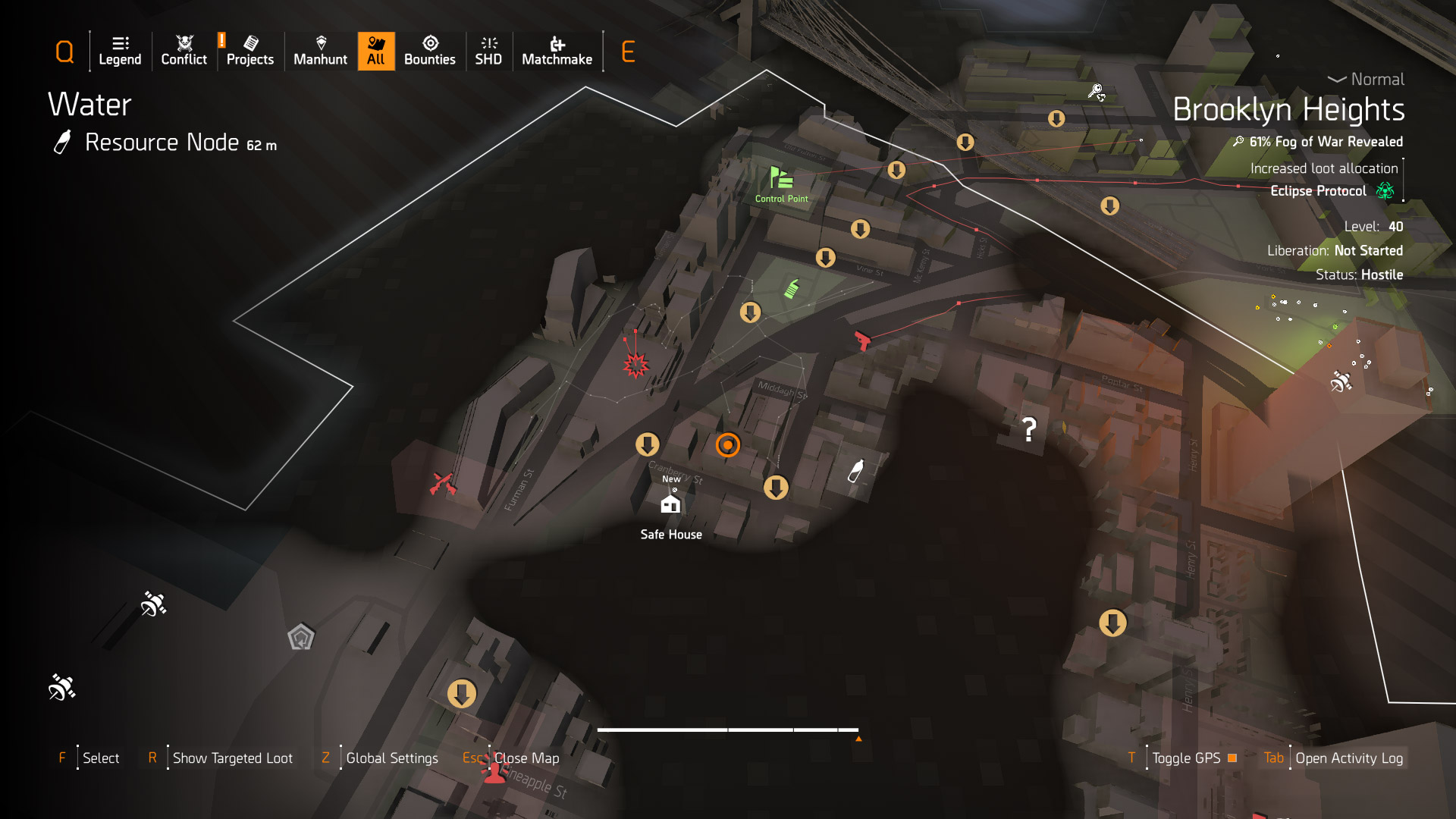Image resolution: width=1456 pixels, height=819 pixels.
Task: Show the Bounties tab
Action: point(429,51)
